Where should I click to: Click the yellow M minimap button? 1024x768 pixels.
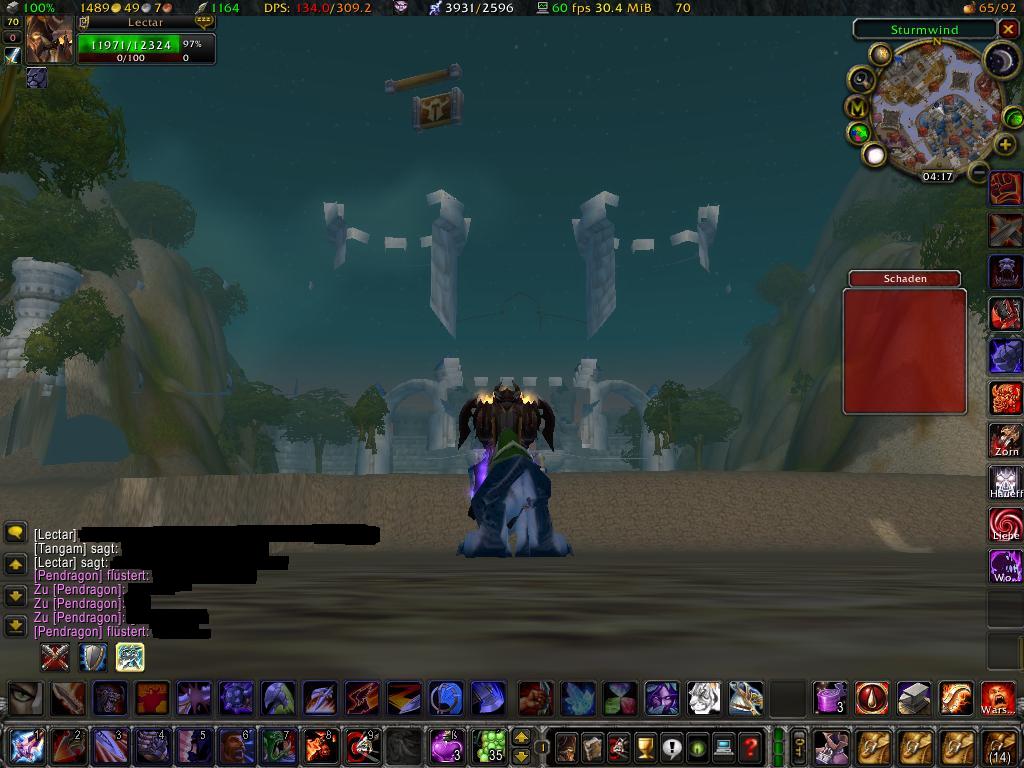click(858, 107)
